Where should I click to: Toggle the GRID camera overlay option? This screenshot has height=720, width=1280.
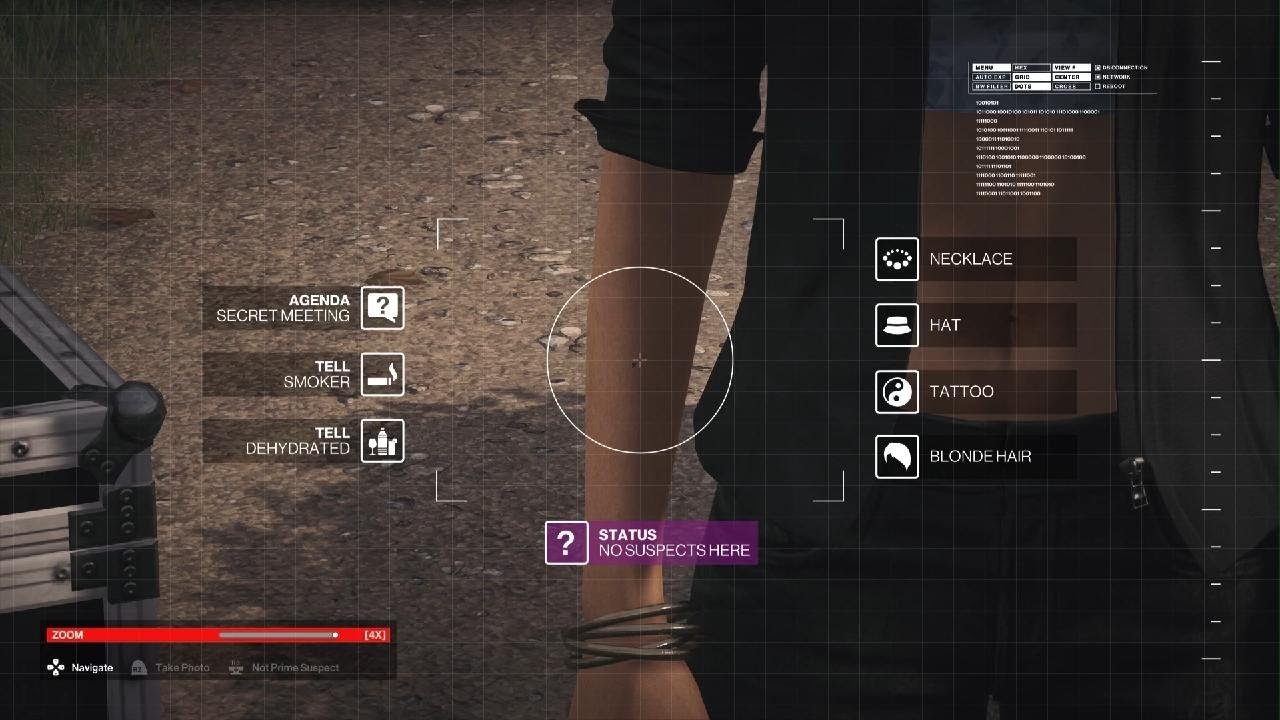[x=1030, y=77]
